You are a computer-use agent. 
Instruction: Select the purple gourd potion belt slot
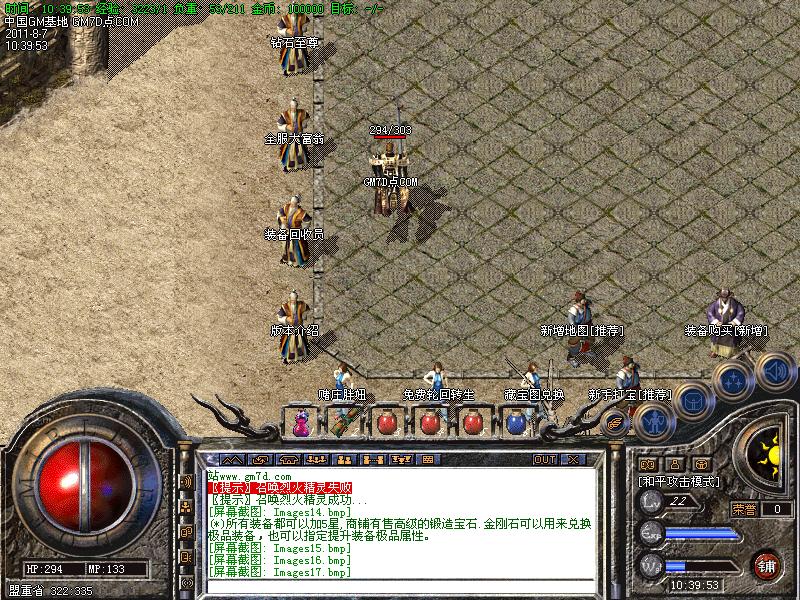pos(301,424)
